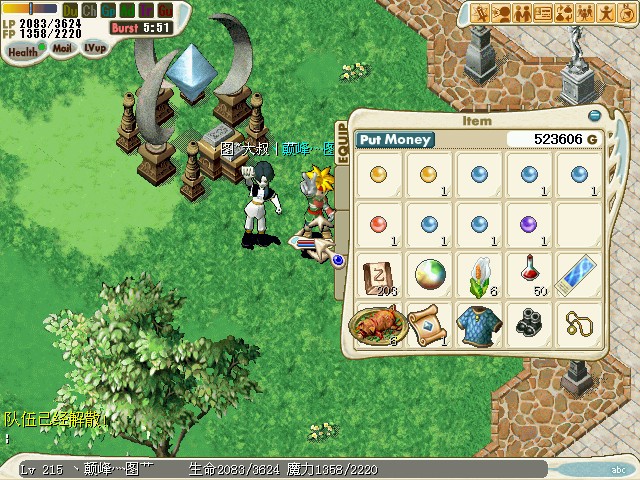
Task: Select the red orb slot
Action: pos(377,223)
